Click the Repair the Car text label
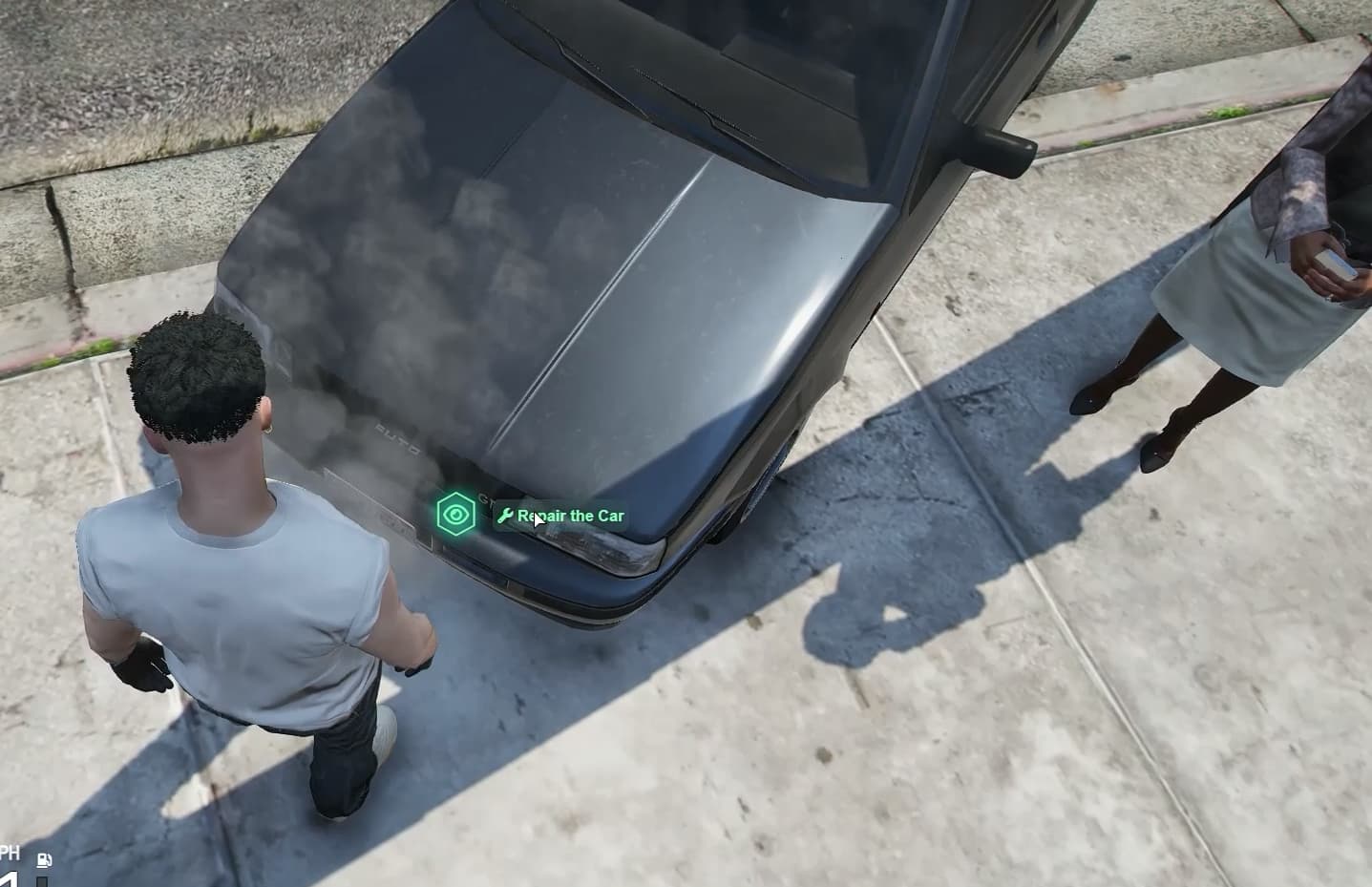This screenshot has height=887, width=1372. pos(570,516)
